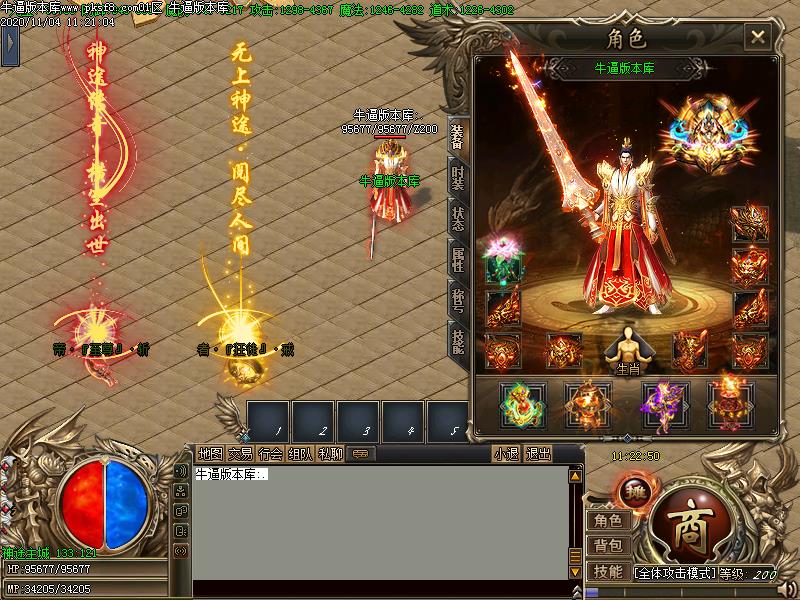Click the 小退 logout button
The width and height of the screenshot is (800, 600).
506,454
